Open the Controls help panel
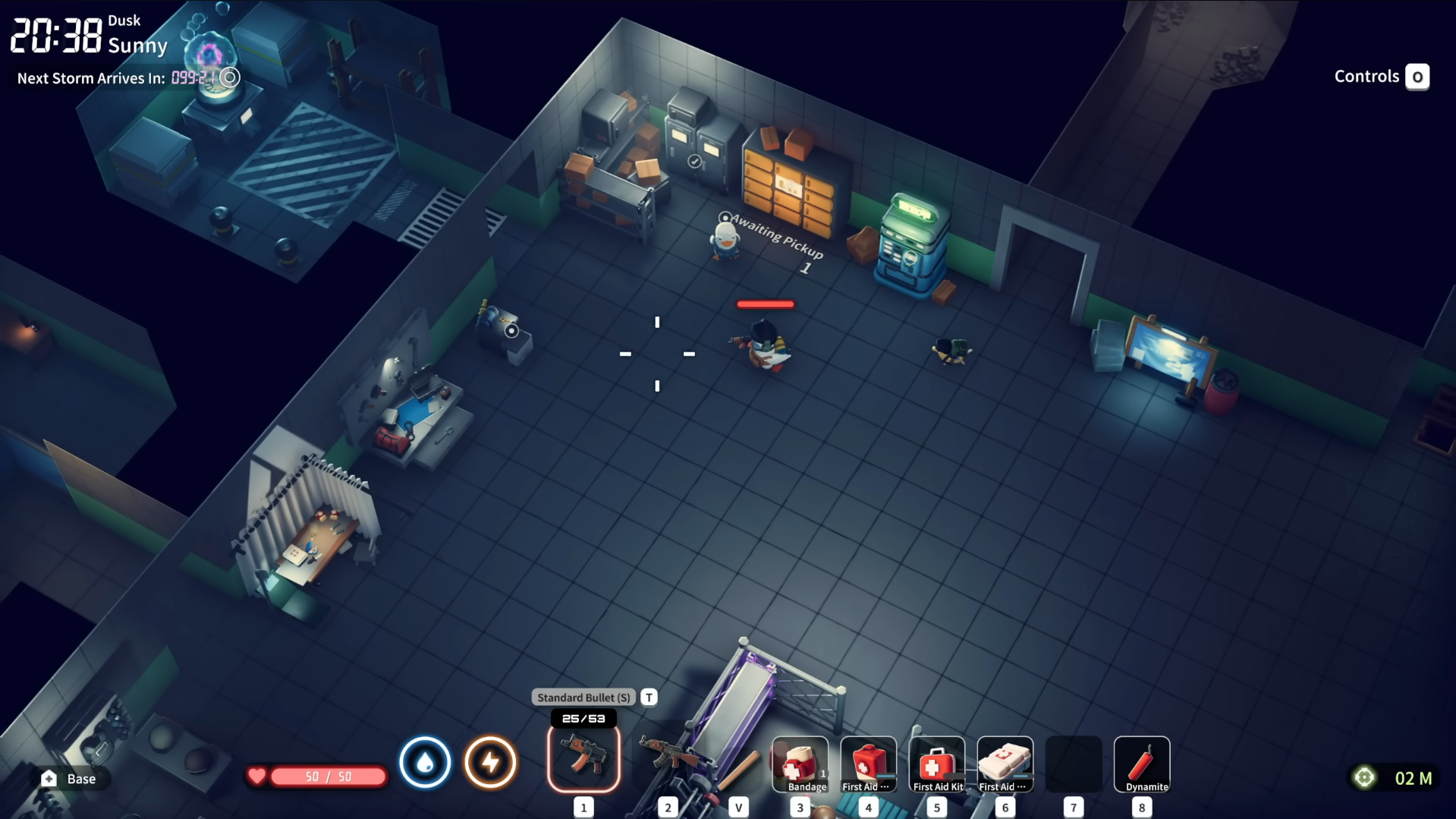The width and height of the screenshot is (1456, 819). click(1381, 77)
